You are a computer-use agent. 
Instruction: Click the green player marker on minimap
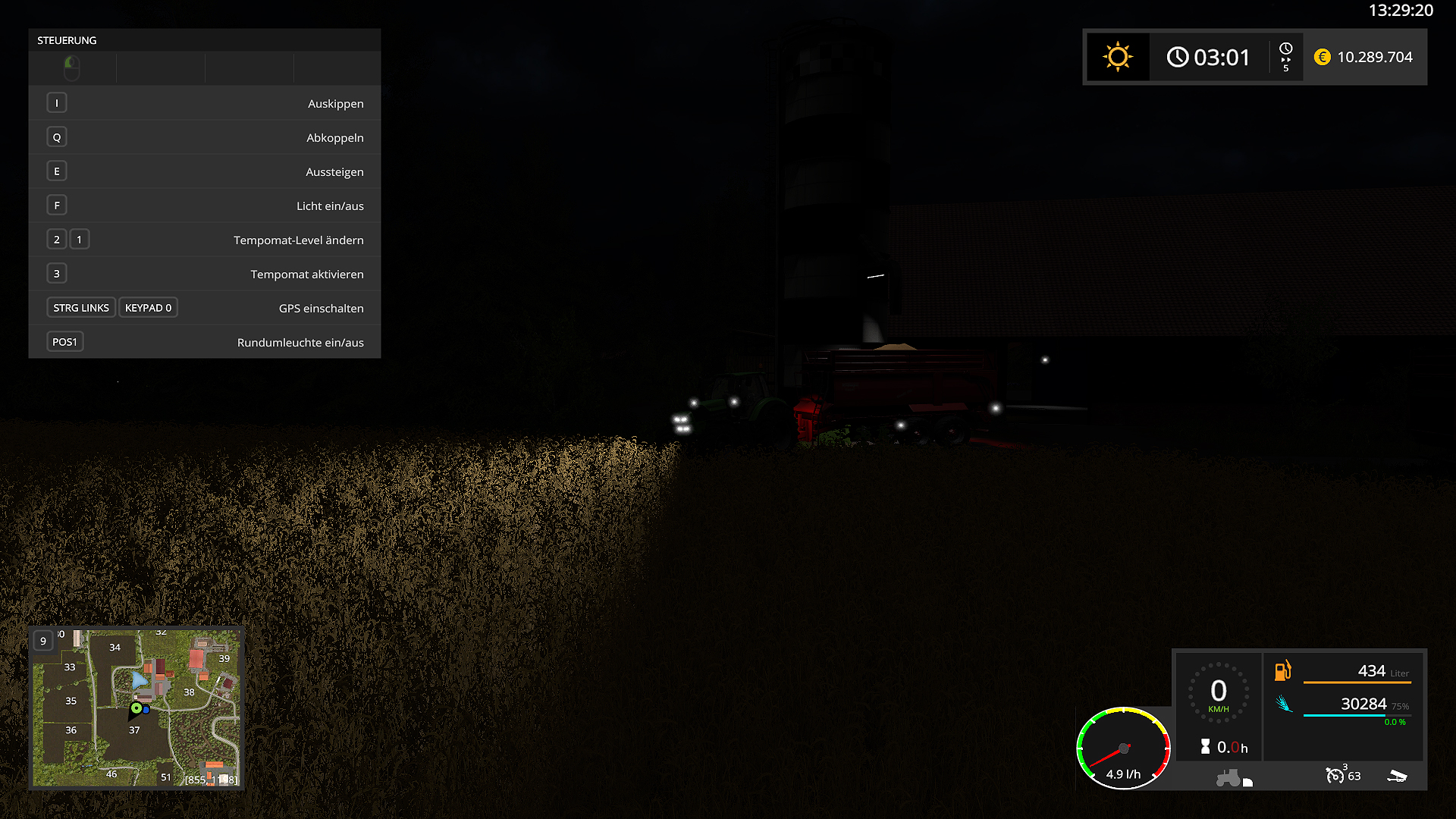[x=136, y=708]
